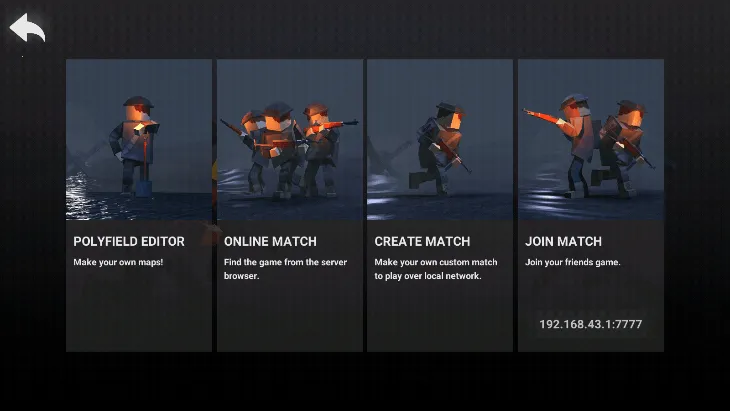730x411 pixels.
Task: Edit the 192.168.43.1:7777 address field
Action: coord(590,324)
